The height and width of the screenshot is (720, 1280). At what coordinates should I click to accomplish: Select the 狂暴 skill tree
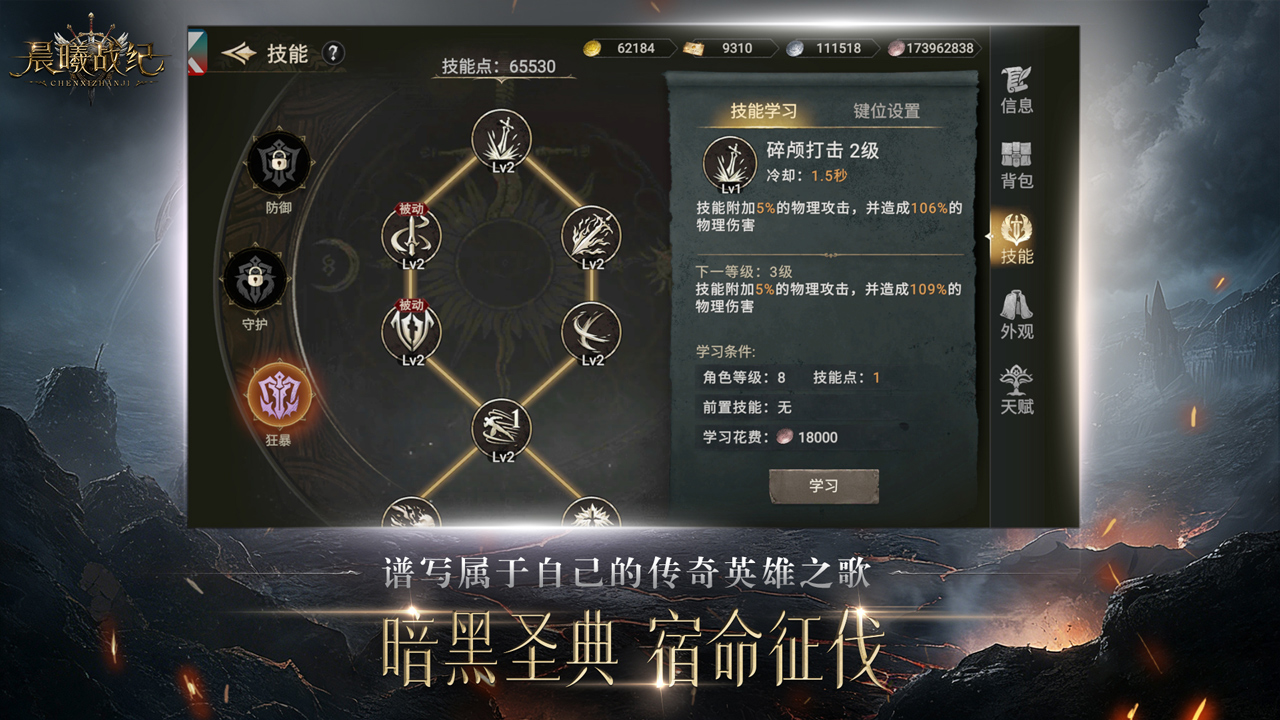[279, 394]
